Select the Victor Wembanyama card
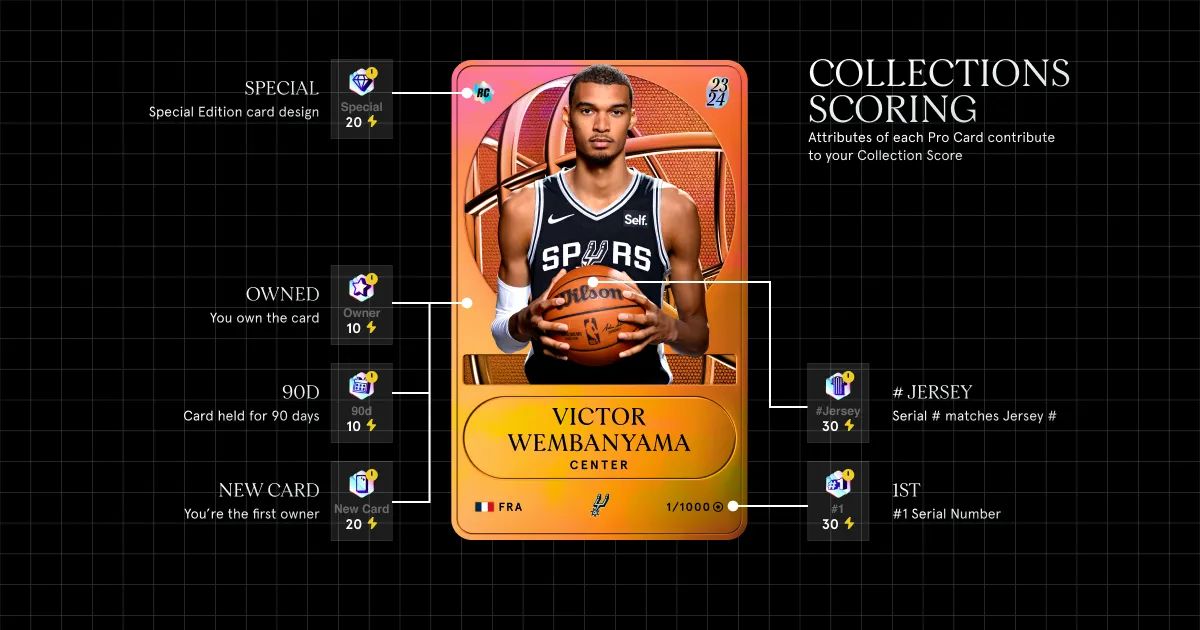 599,300
